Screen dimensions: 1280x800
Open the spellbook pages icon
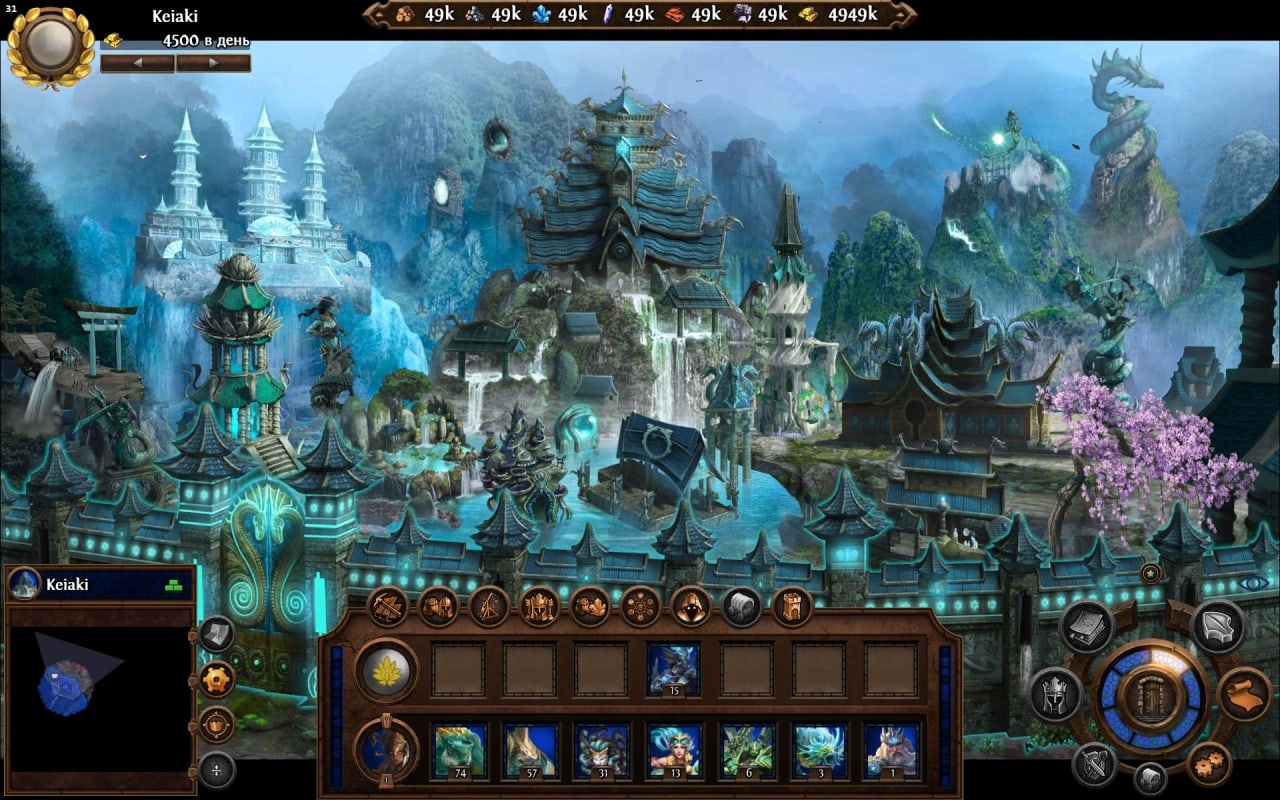[x=1087, y=627]
